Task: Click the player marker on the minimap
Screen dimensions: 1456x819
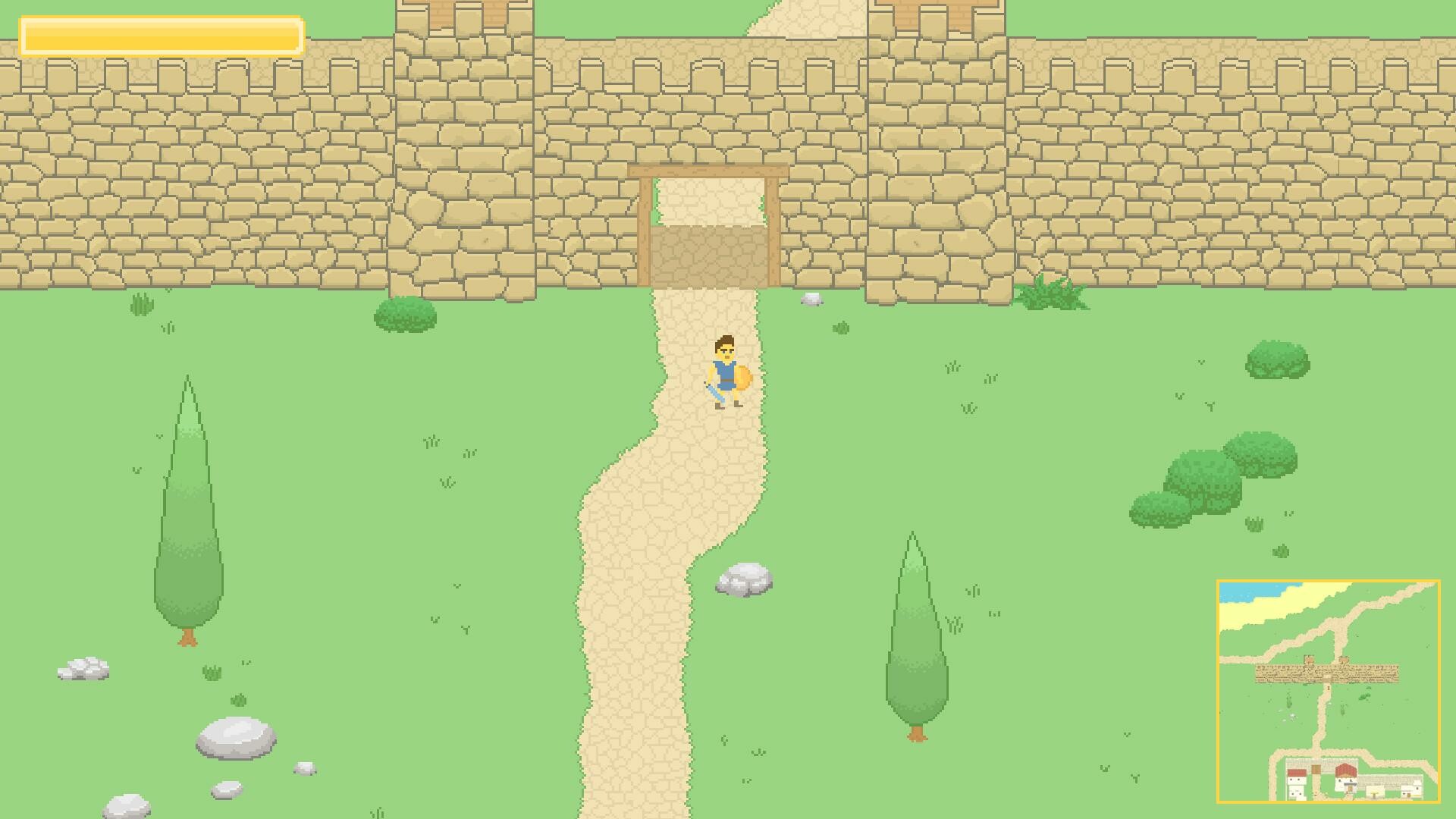Action: (1328, 688)
